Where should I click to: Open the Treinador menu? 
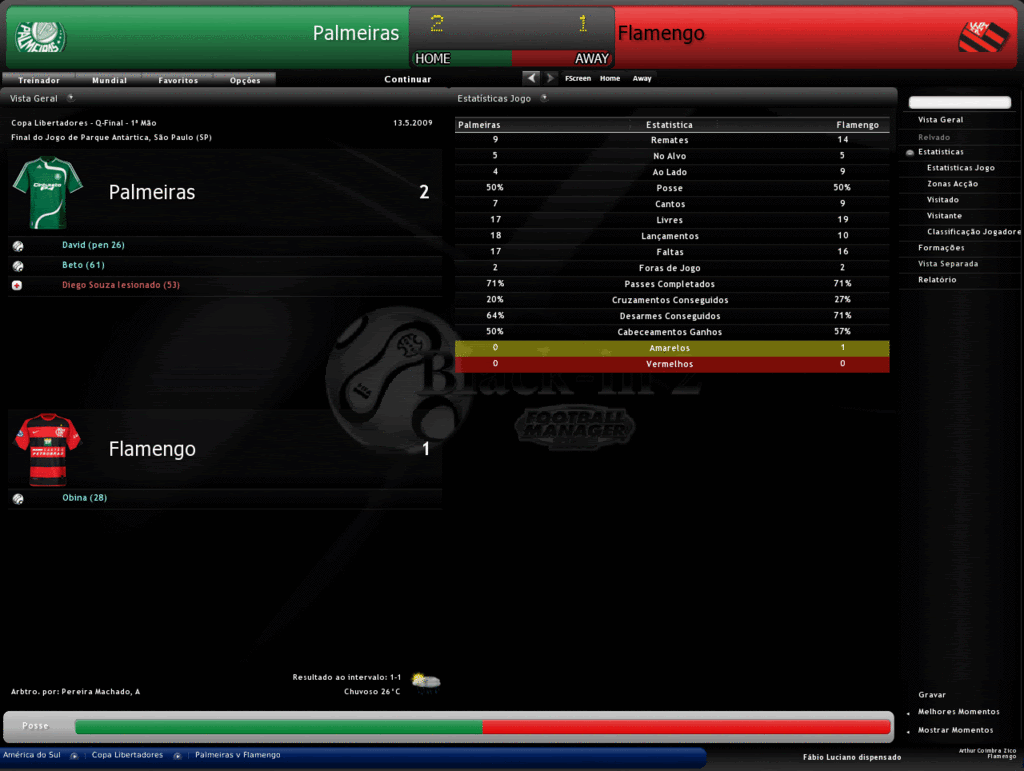[39, 80]
